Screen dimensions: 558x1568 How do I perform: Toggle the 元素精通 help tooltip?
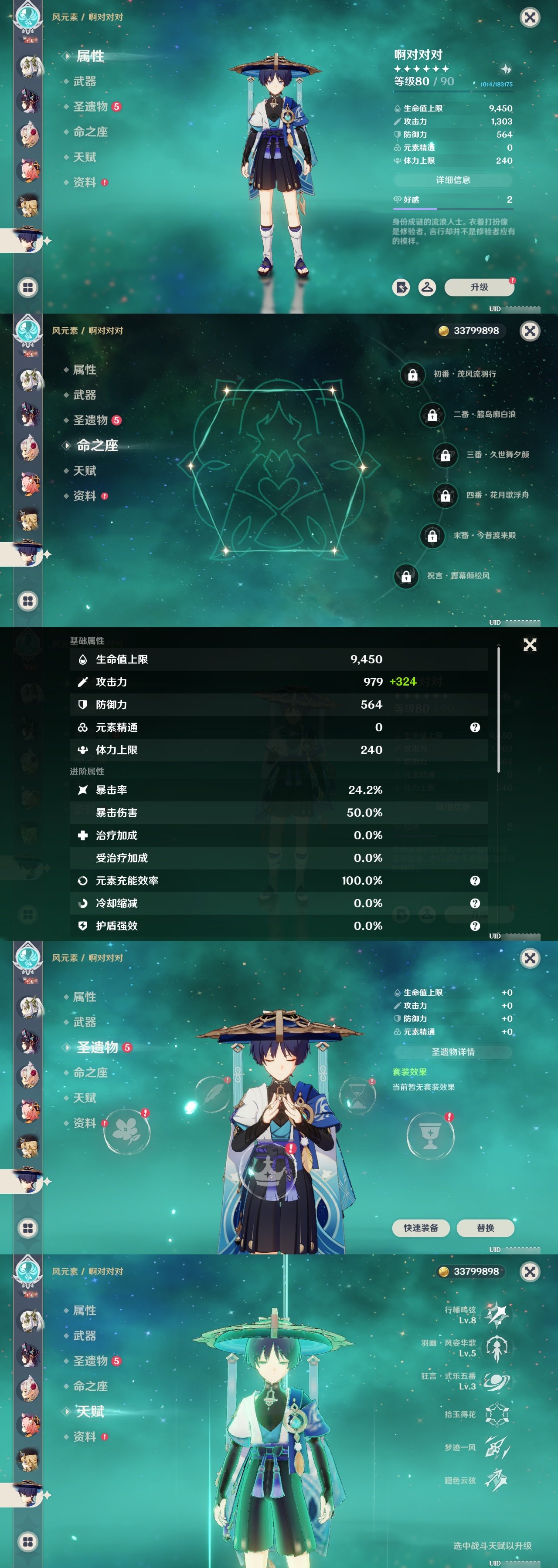(476, 727)
